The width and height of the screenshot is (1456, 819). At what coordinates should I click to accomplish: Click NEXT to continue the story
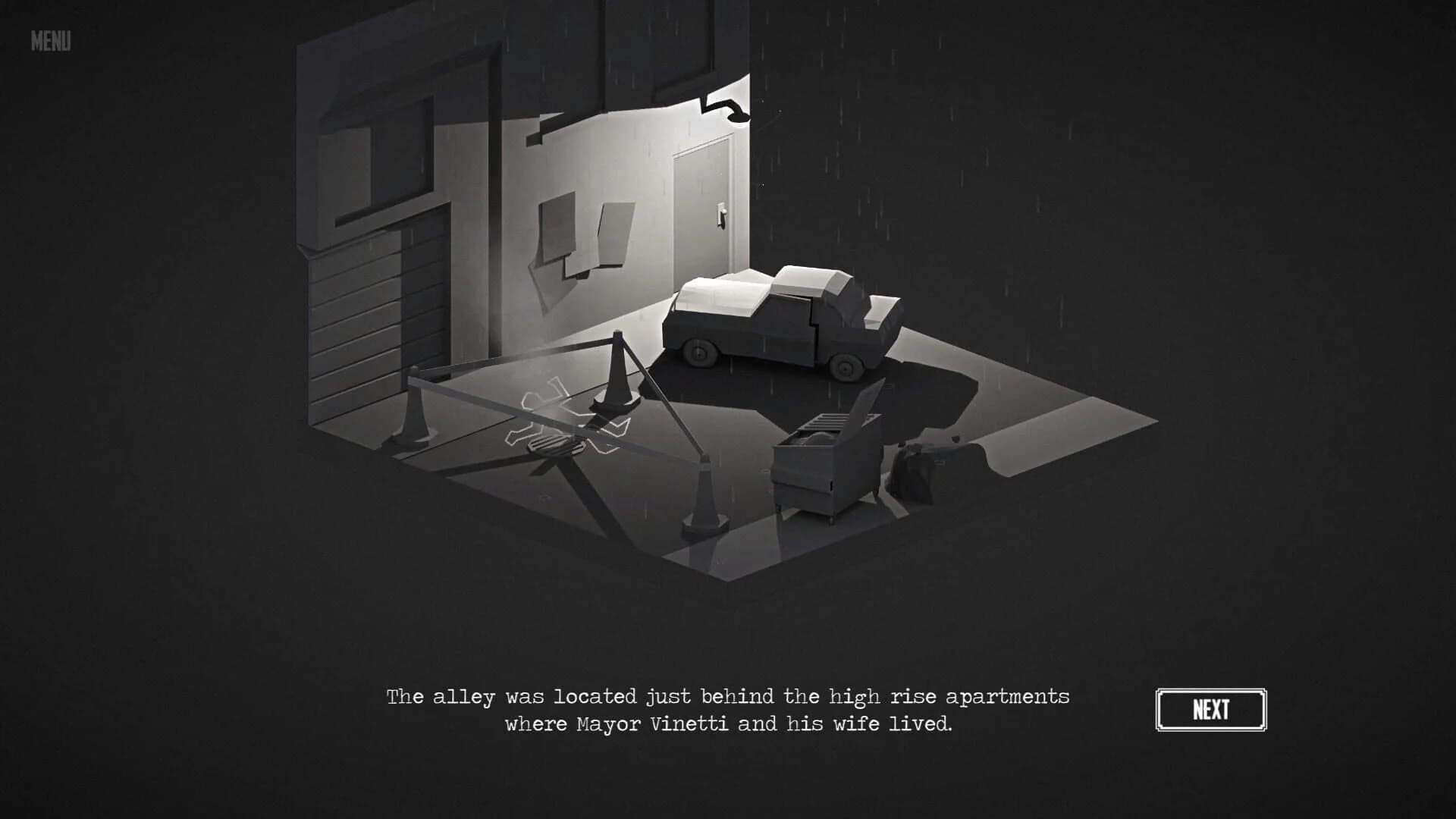point(1212,709)
